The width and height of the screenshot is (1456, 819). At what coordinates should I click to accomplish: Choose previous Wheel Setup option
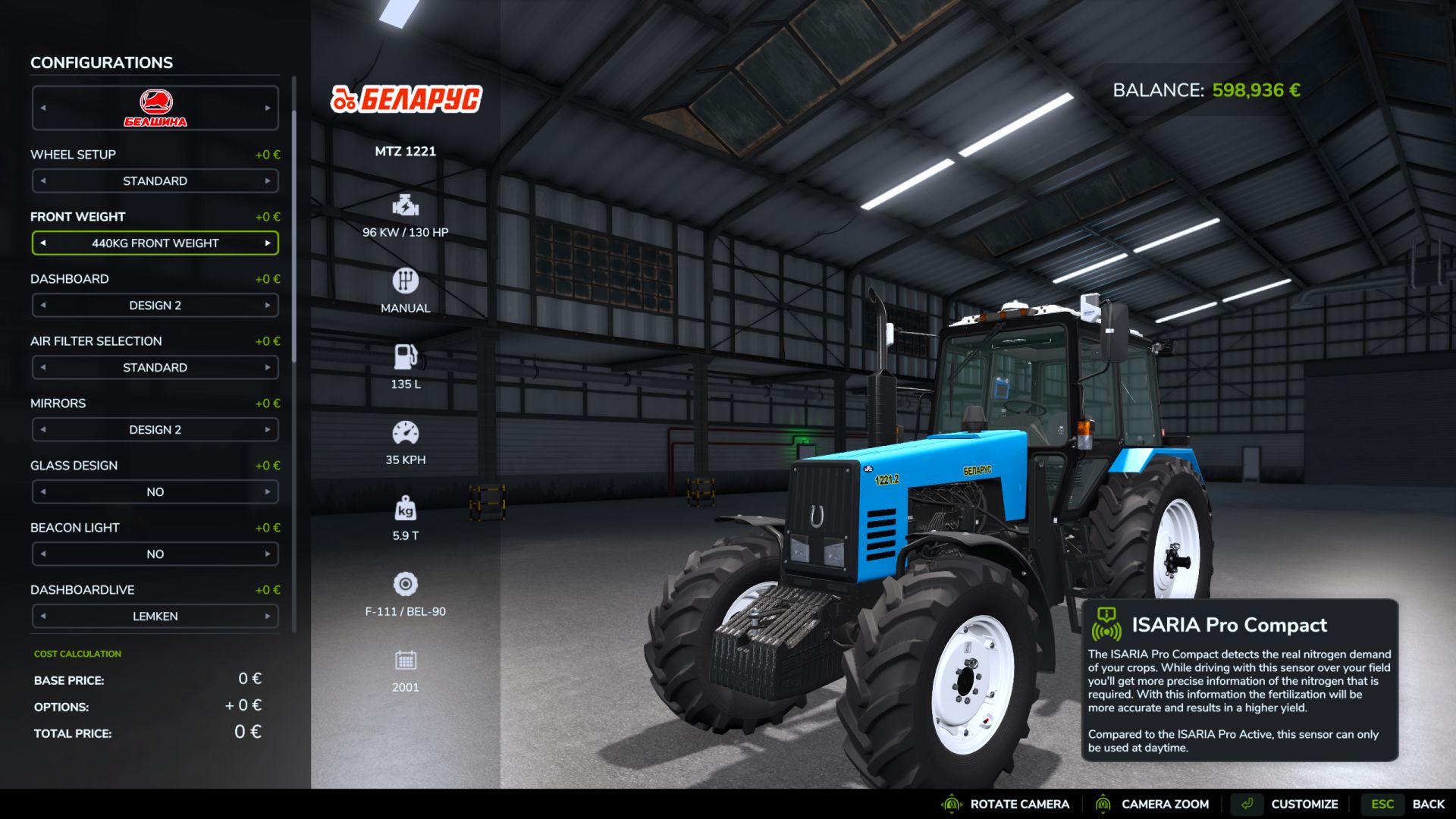coord(43,181)
